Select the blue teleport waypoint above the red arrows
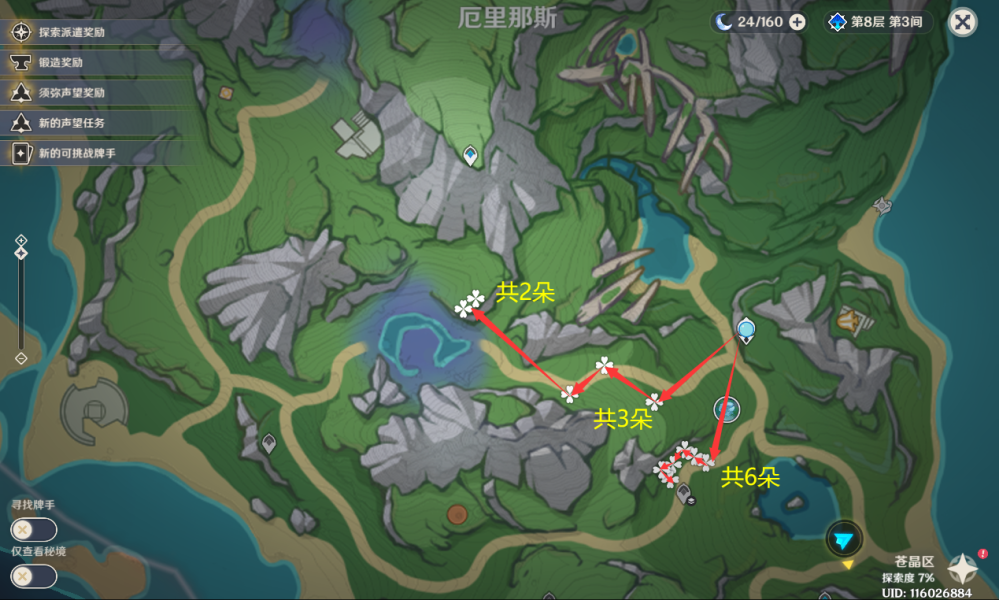Image resolution: width=999 pixels, height=600 pixels. pos(745,328)
